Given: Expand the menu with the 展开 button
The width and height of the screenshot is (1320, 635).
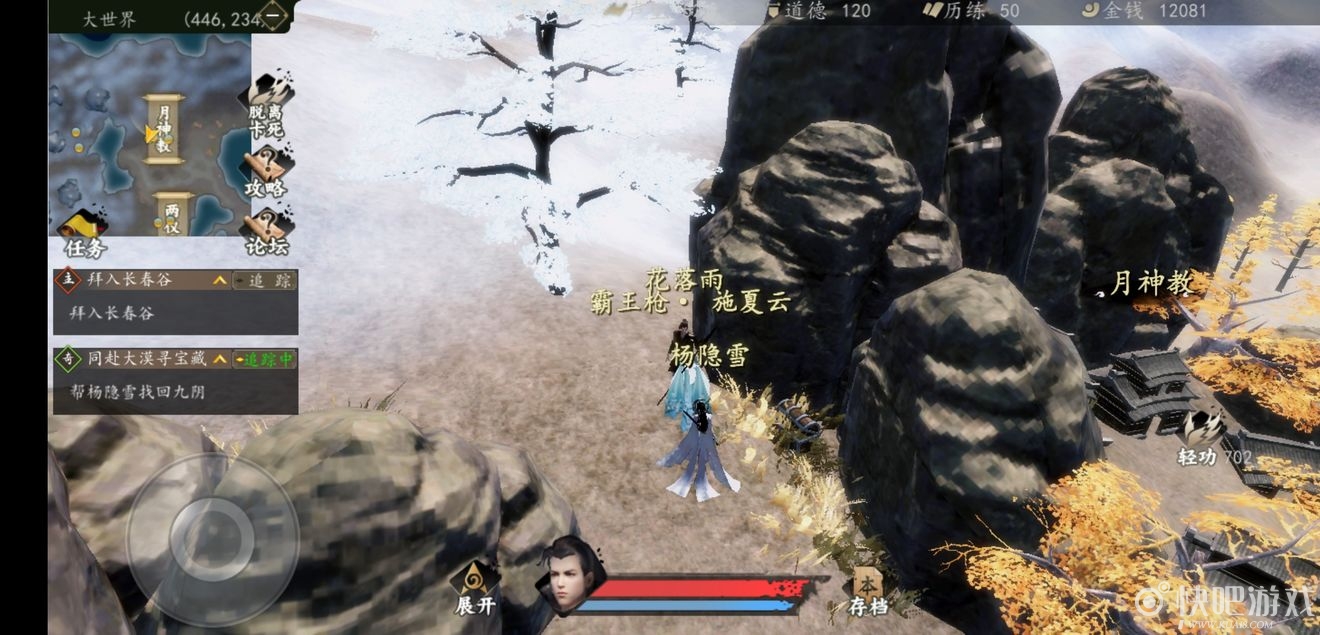Looking at the screenshot, I should click(474, 588).
